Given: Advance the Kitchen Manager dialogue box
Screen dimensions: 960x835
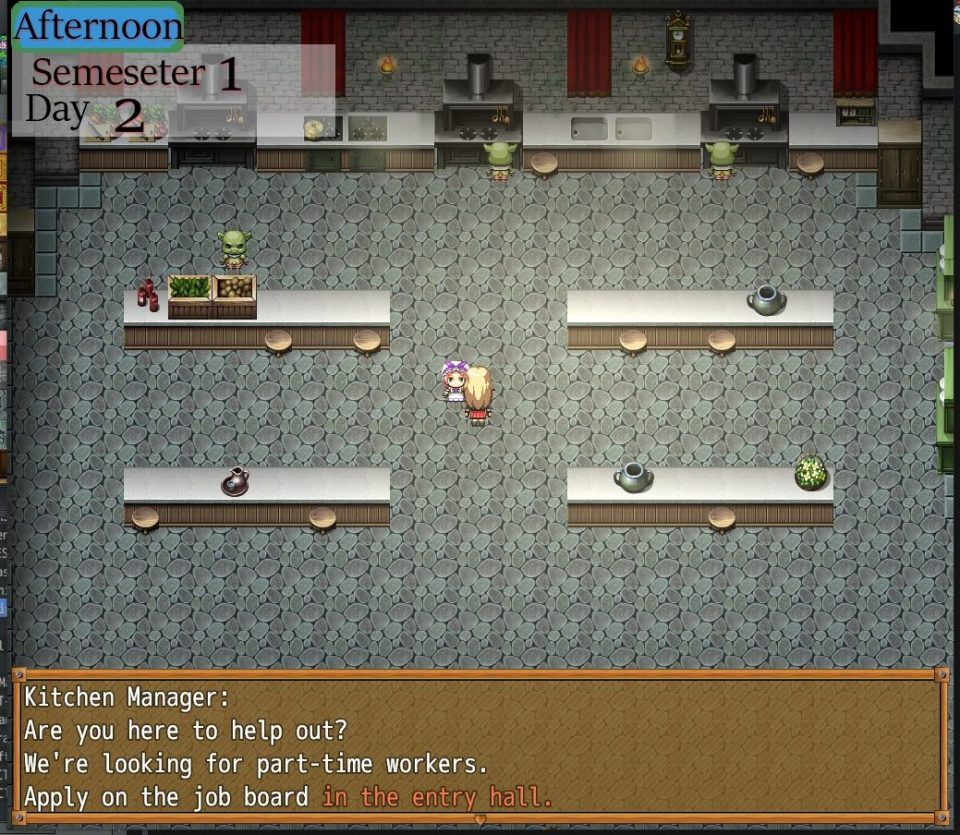Looking at the screenshot, I should pyautogui.click(x=480, y=746).
